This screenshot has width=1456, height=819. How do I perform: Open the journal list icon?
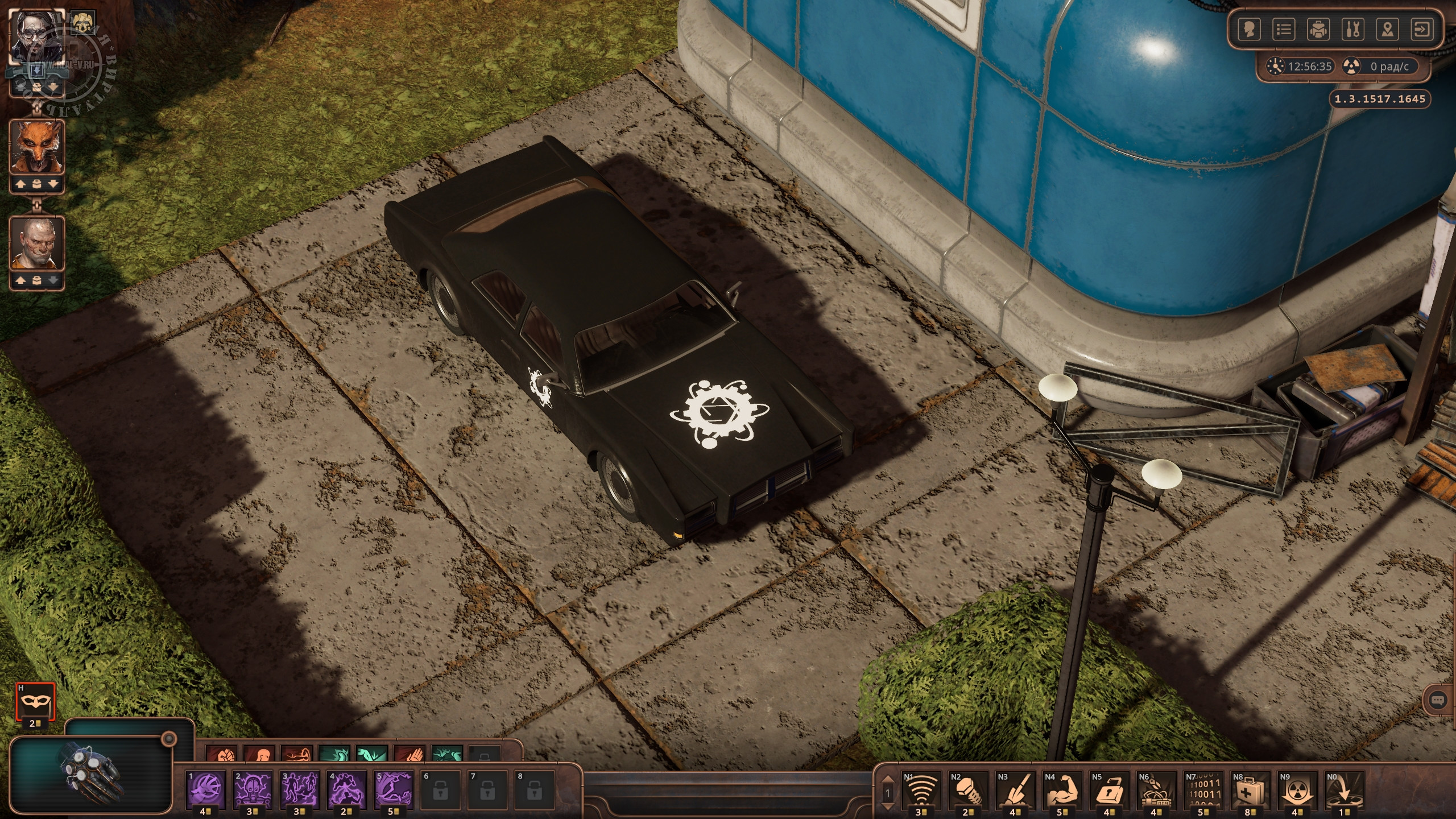(x=1284, y=30)
